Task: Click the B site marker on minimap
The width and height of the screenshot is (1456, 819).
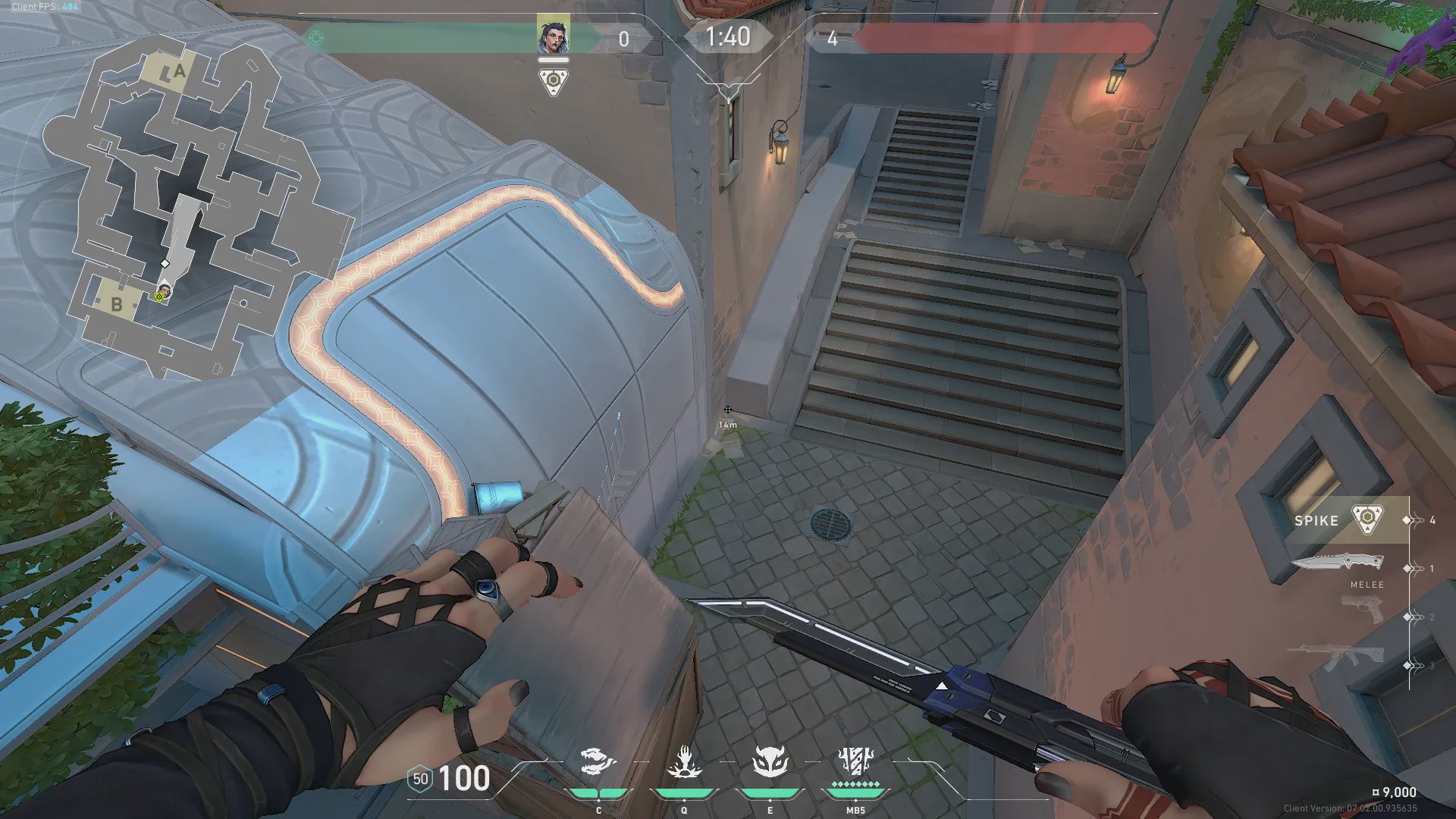Action: pyautogui.click(x=116, y=304)
